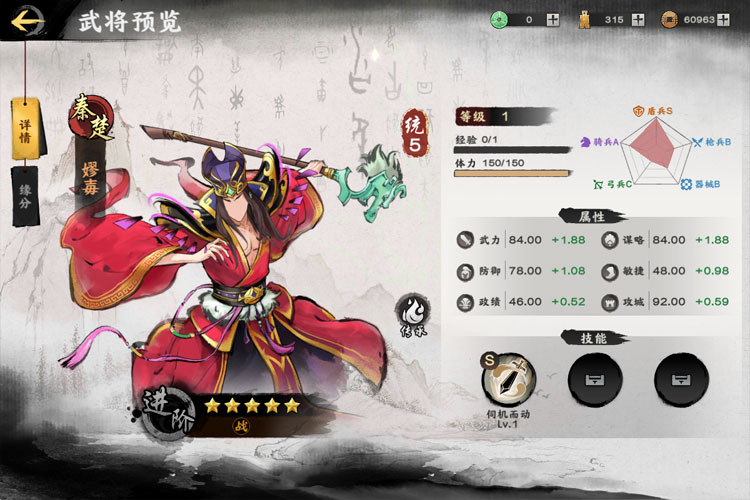Viewport: 750px width, 500px height.
Task: Tap the 防御 defense attribute icon
Action: tap(465, 271)
